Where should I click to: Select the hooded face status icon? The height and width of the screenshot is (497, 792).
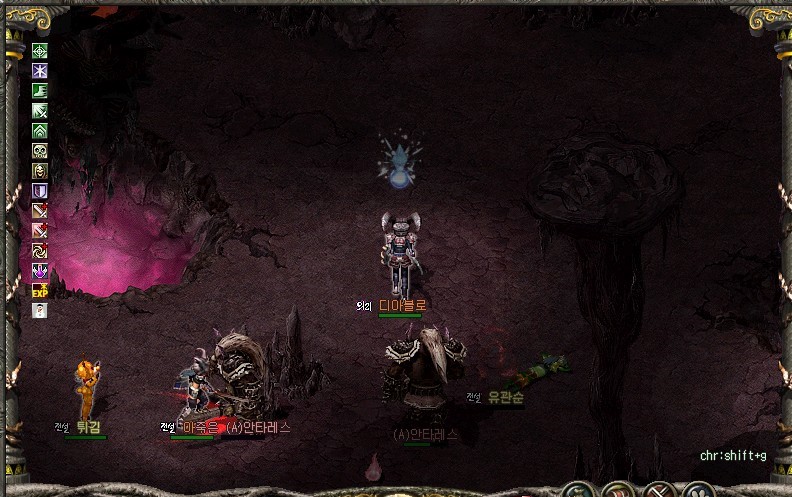(x=40, y=171)
